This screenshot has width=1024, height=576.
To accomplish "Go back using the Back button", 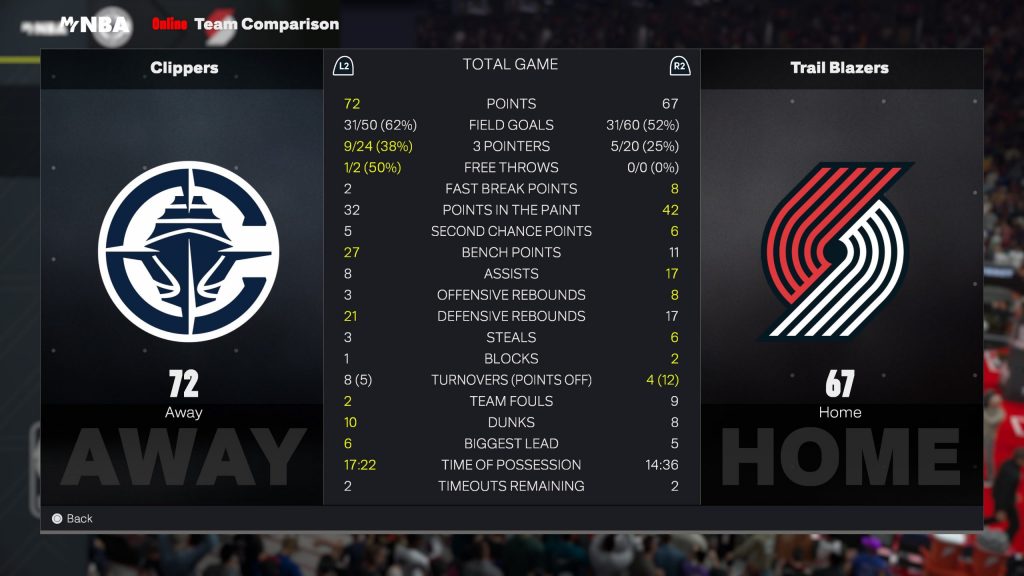I will (72, 518).
